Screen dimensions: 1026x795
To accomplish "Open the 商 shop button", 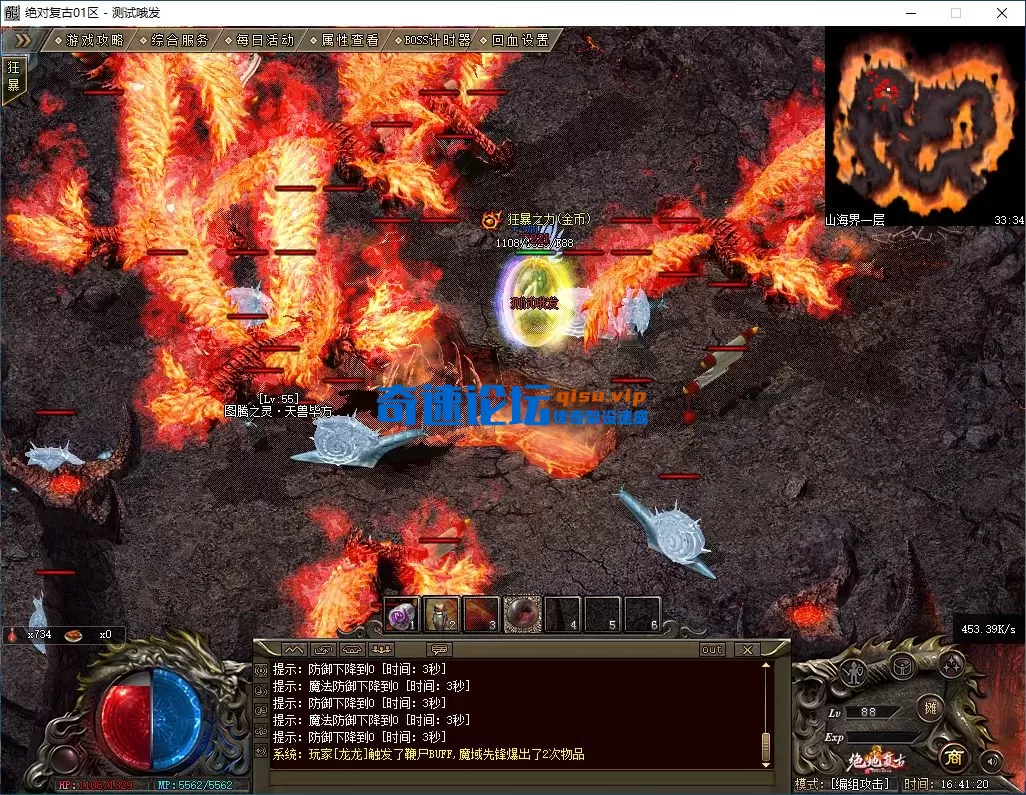I will pyautogui.click(x=955, y=756).
